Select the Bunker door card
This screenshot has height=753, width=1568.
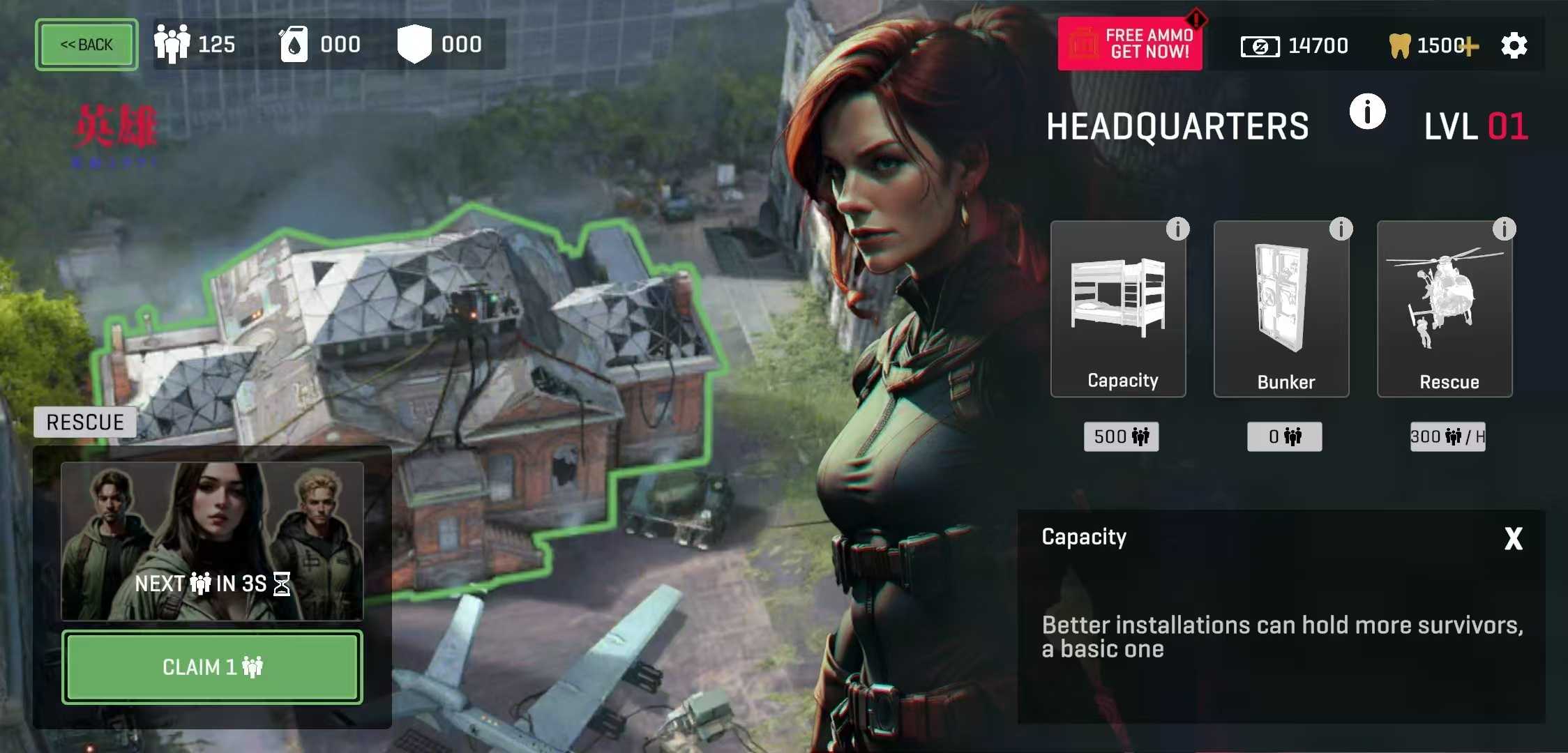click(1281, 309)
